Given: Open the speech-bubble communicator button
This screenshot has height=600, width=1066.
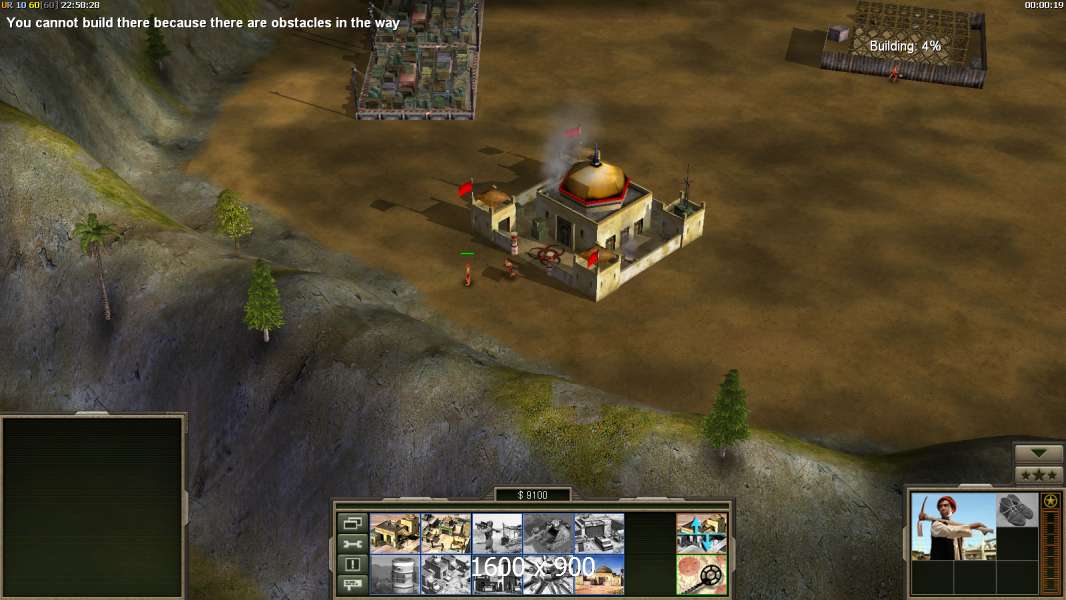Looking at the screenshot, I should click(352, 584).
